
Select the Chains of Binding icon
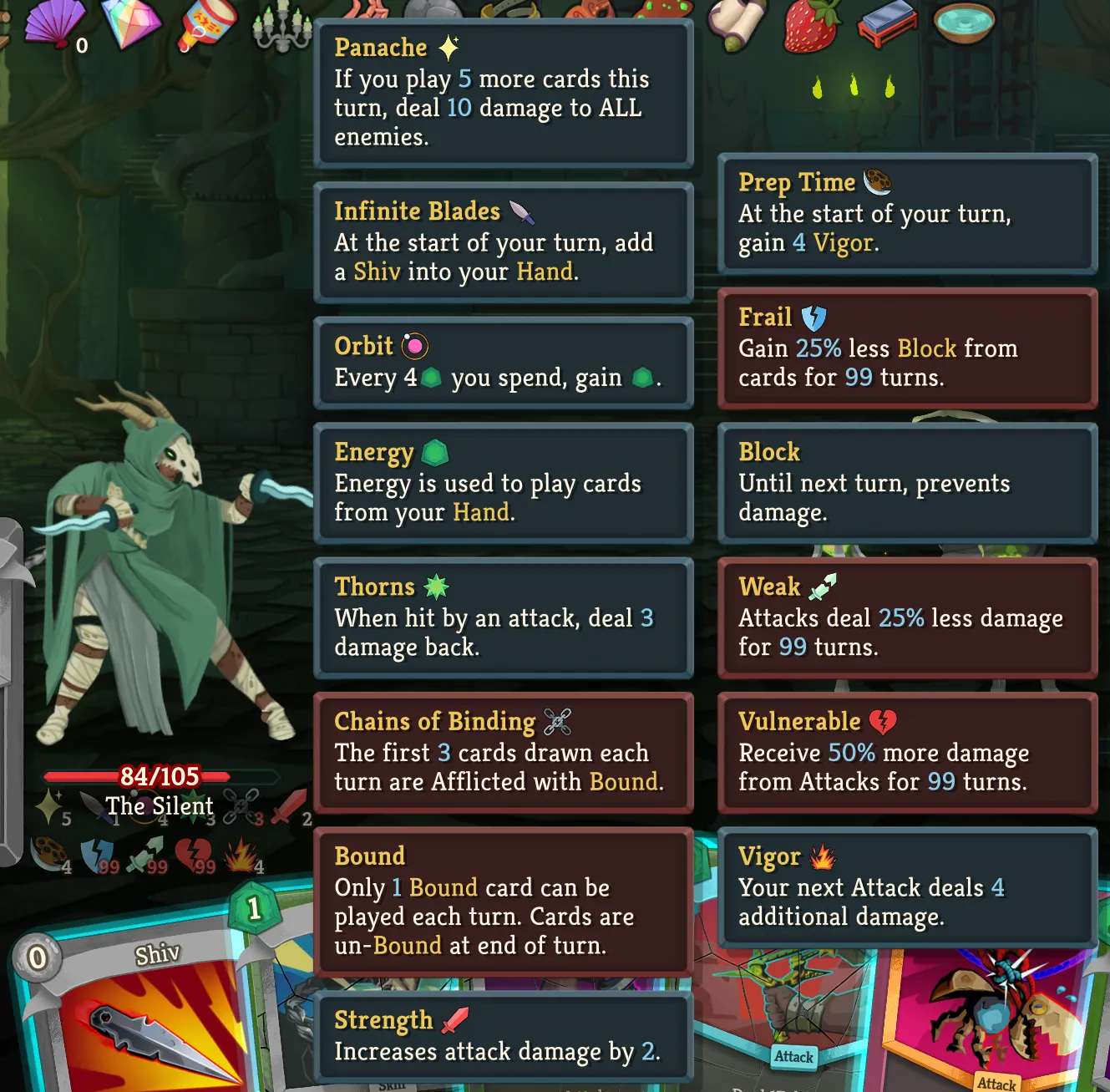pyautogui.click(x=241, y=805)
